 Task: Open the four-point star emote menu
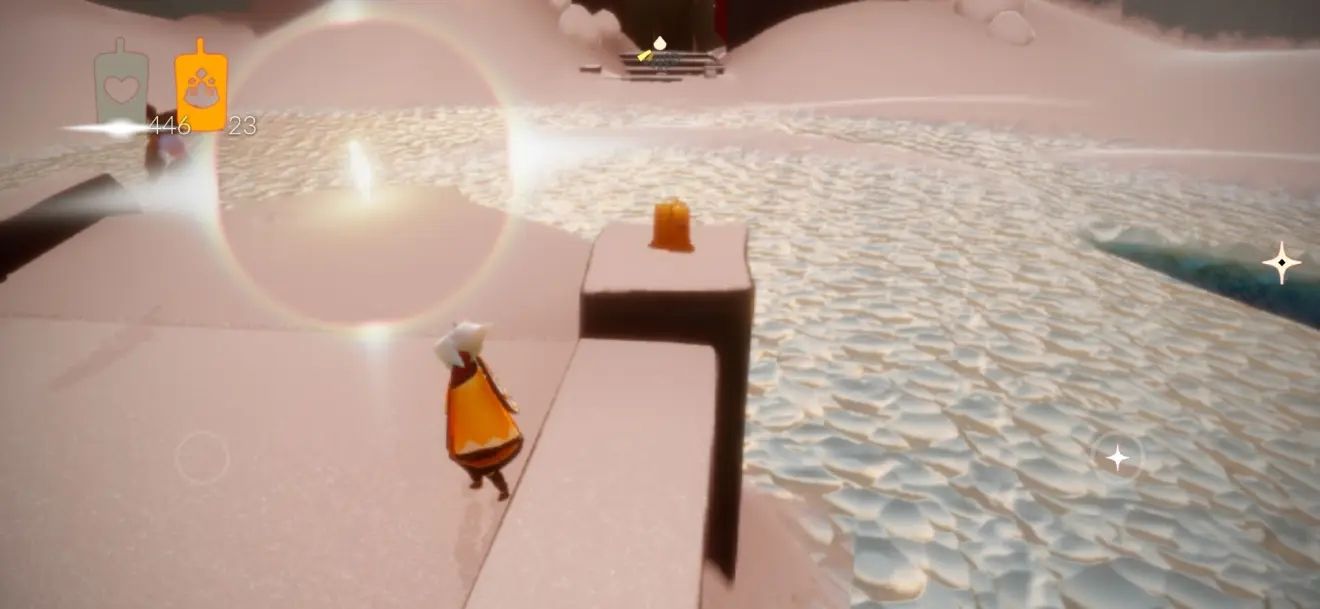[1281, 262]
